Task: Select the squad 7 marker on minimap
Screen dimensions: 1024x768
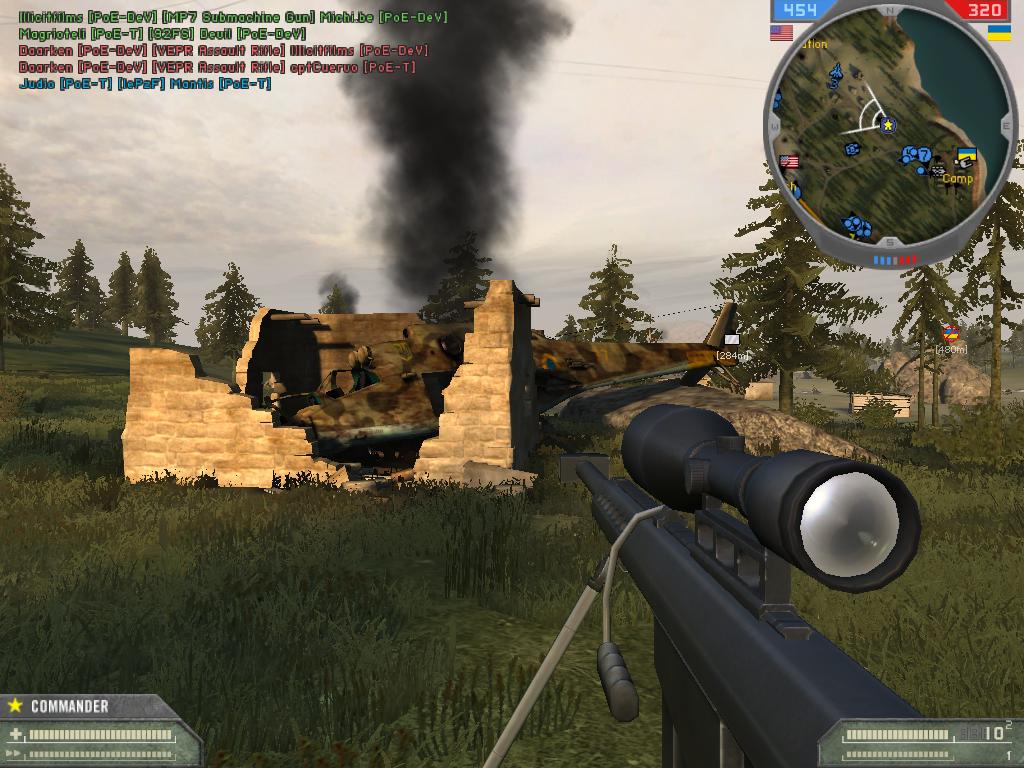Action: [x=924, y=154]
